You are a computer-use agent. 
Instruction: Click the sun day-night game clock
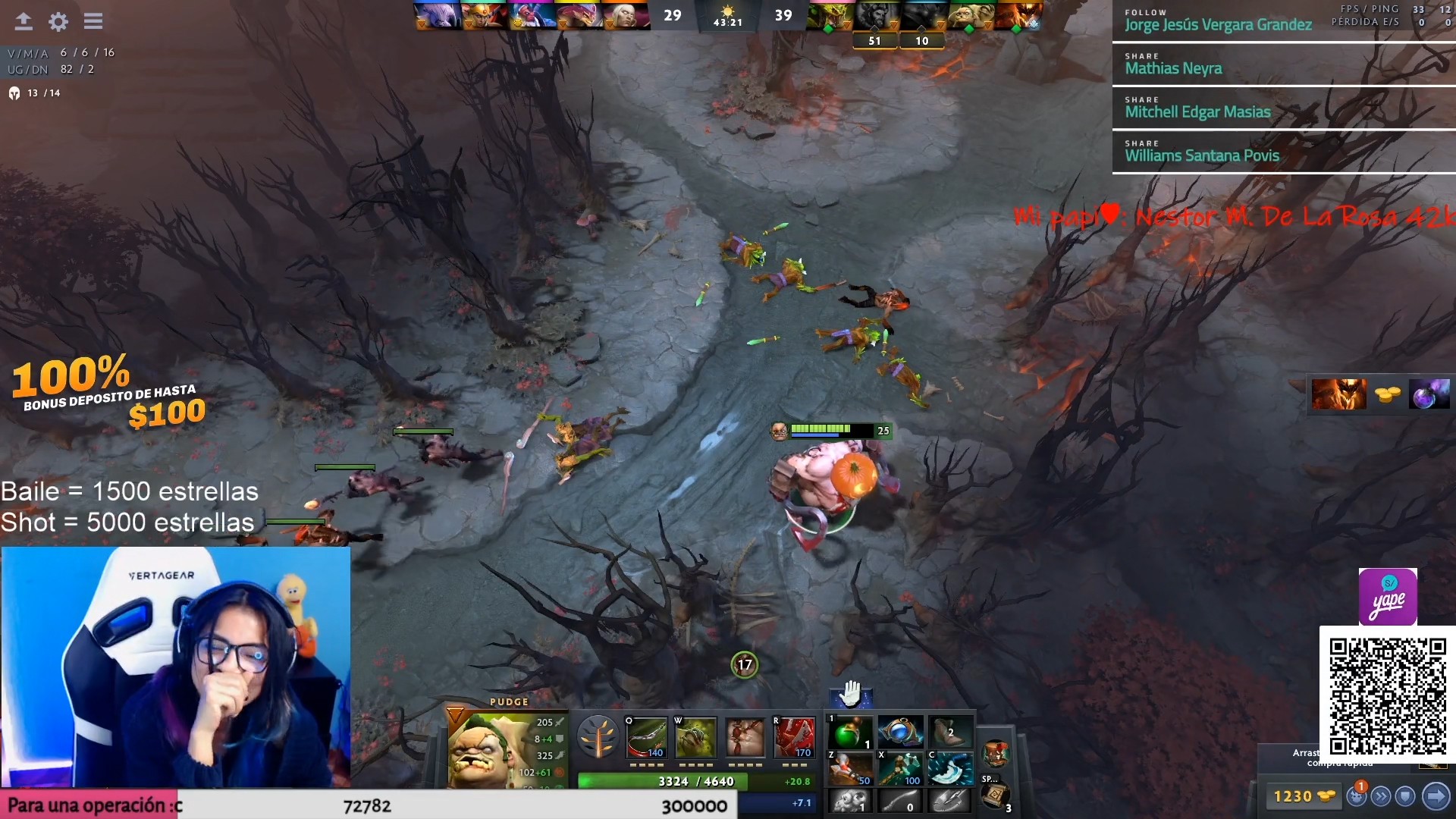[x=727, y=15]
